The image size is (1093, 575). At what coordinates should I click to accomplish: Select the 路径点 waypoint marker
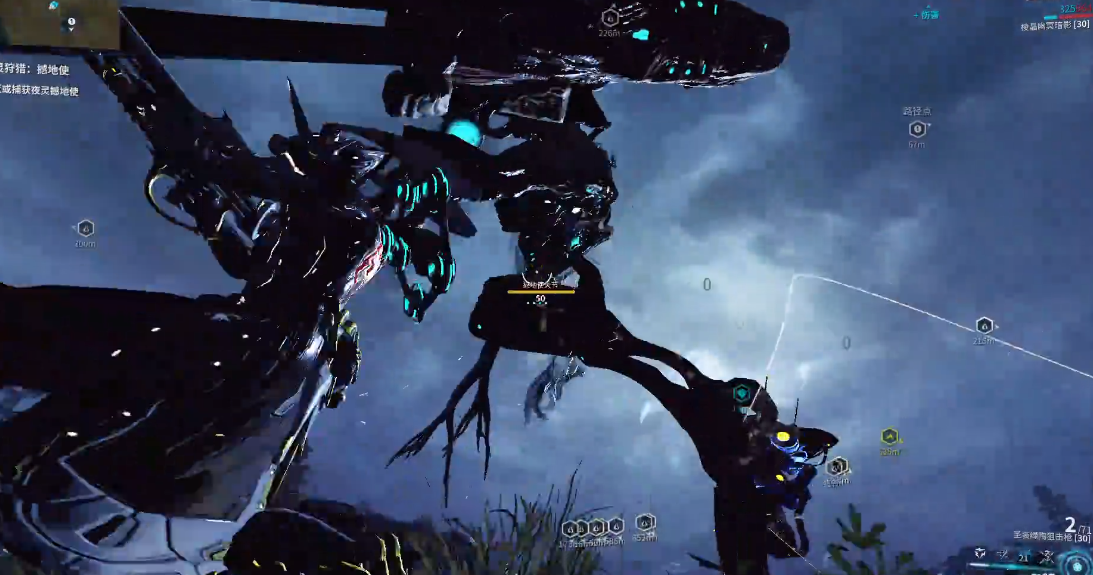[x=916, y=129]
